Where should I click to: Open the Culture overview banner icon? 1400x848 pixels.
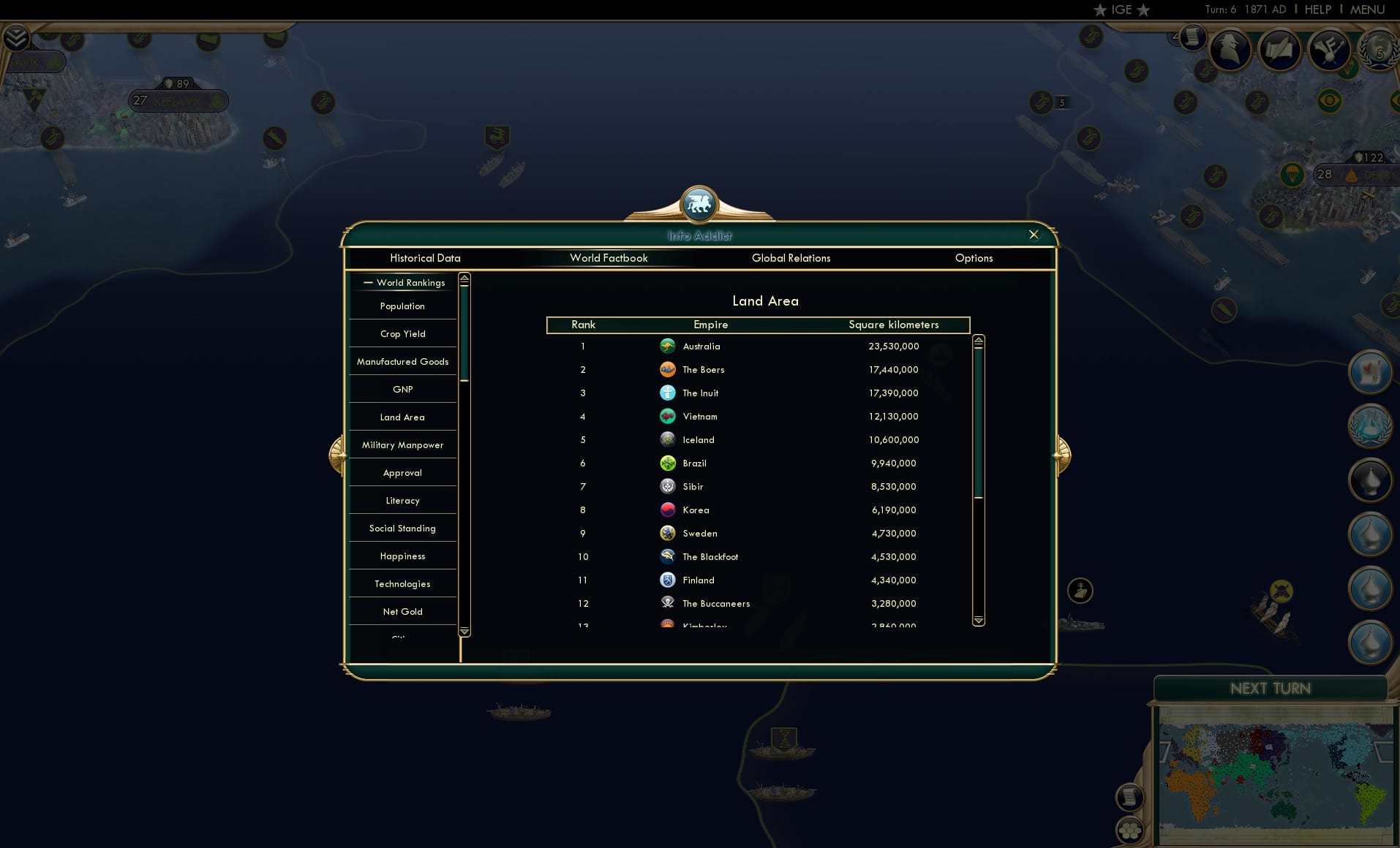point(1331,50)
